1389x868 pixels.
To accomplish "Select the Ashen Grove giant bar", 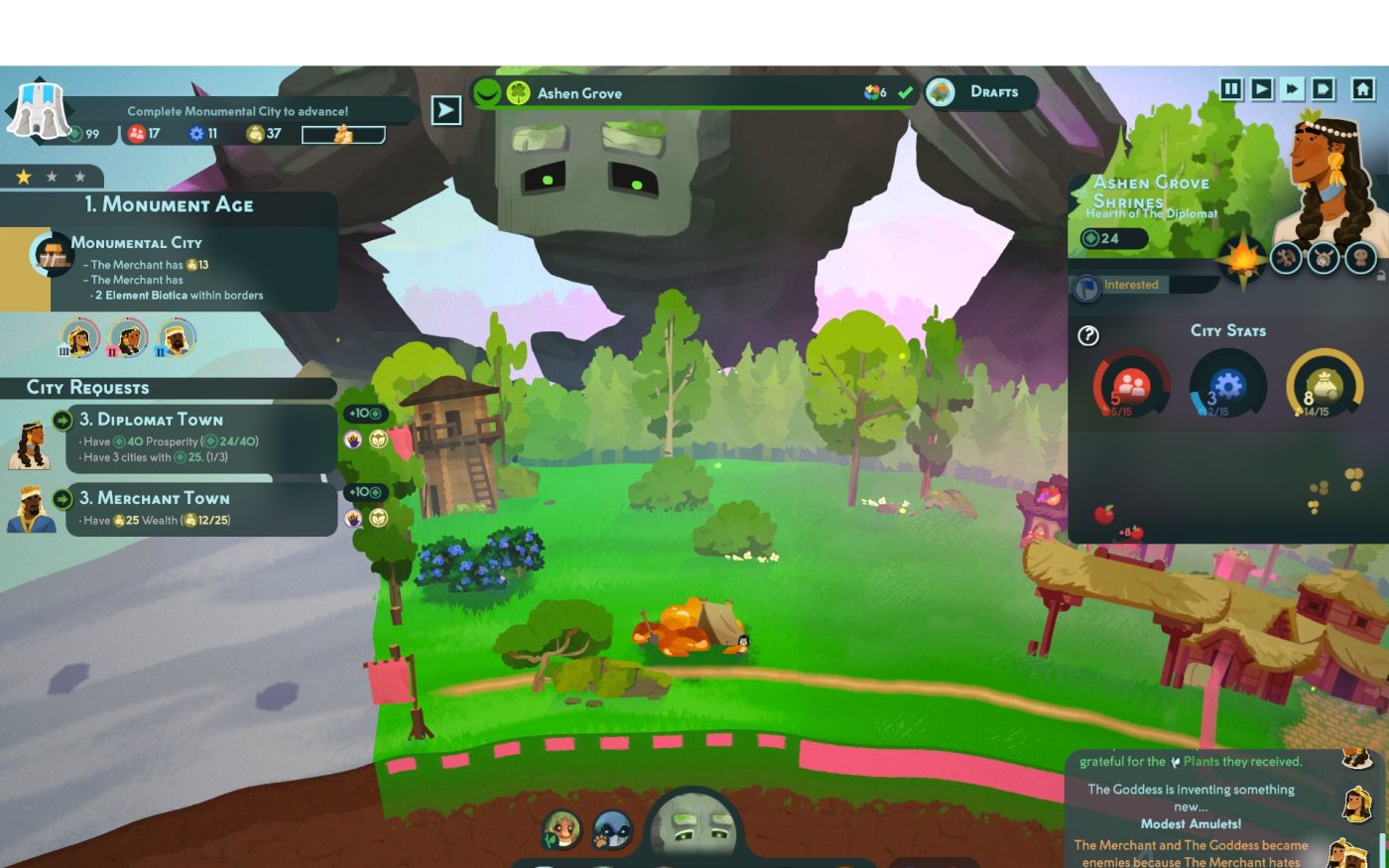I will 694,93.
